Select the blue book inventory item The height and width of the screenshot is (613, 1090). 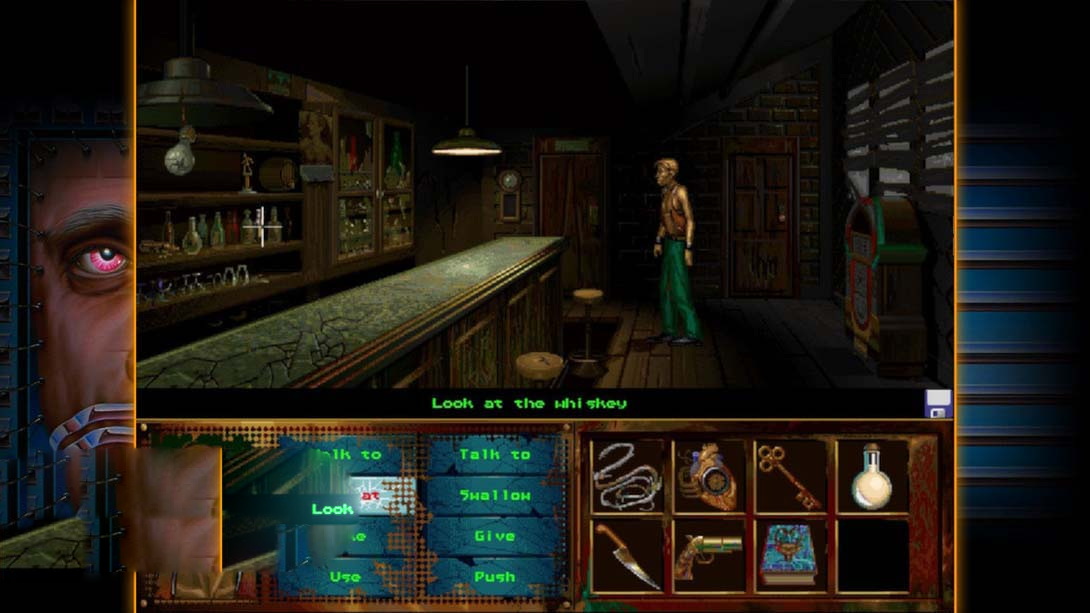[791, 556]
